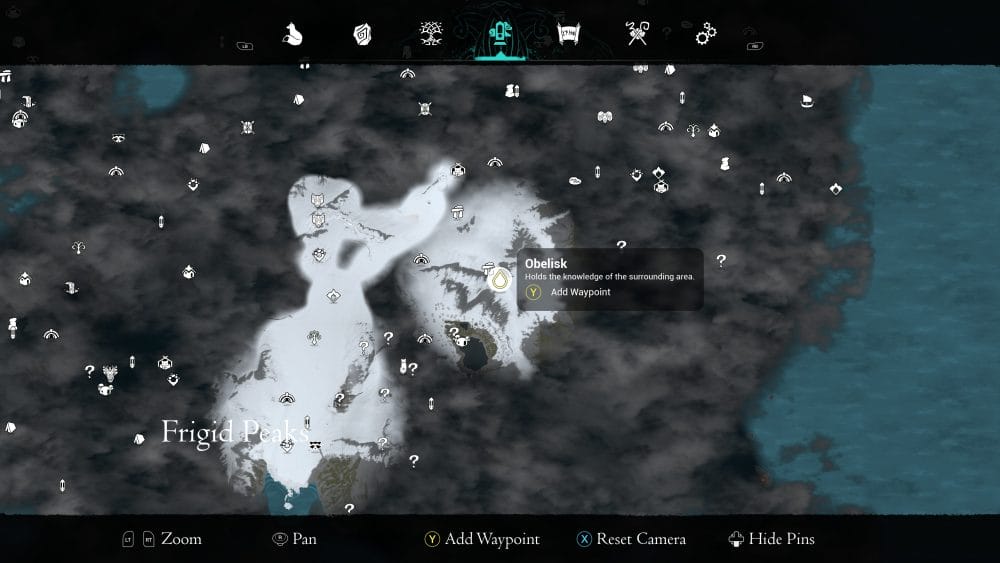The width and height of the screenshot is (1000, 563).
Task: Select the Obelisk marker on the map
Action: click(497, 281)
